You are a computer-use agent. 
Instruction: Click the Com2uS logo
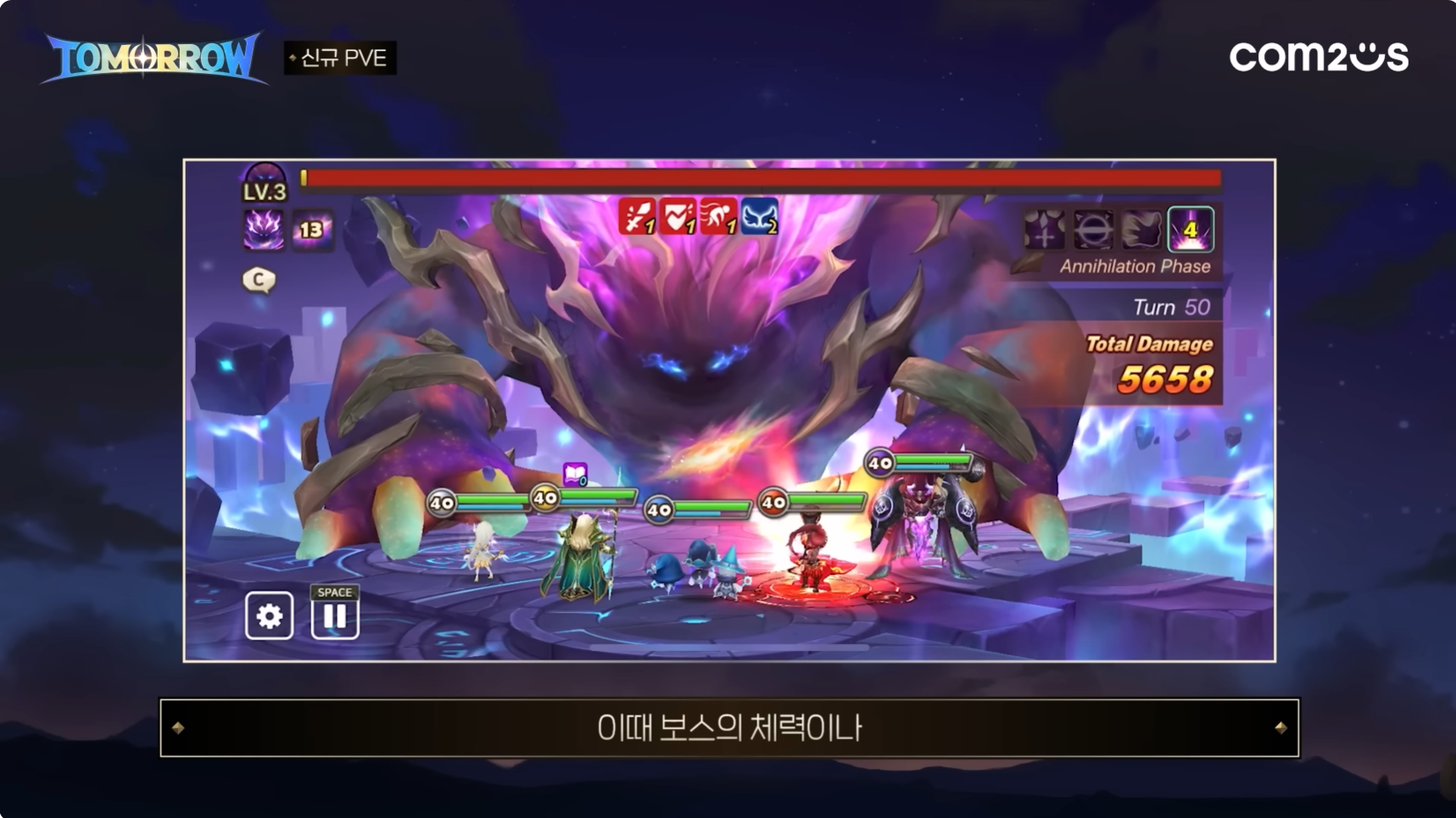[1319, 57]
